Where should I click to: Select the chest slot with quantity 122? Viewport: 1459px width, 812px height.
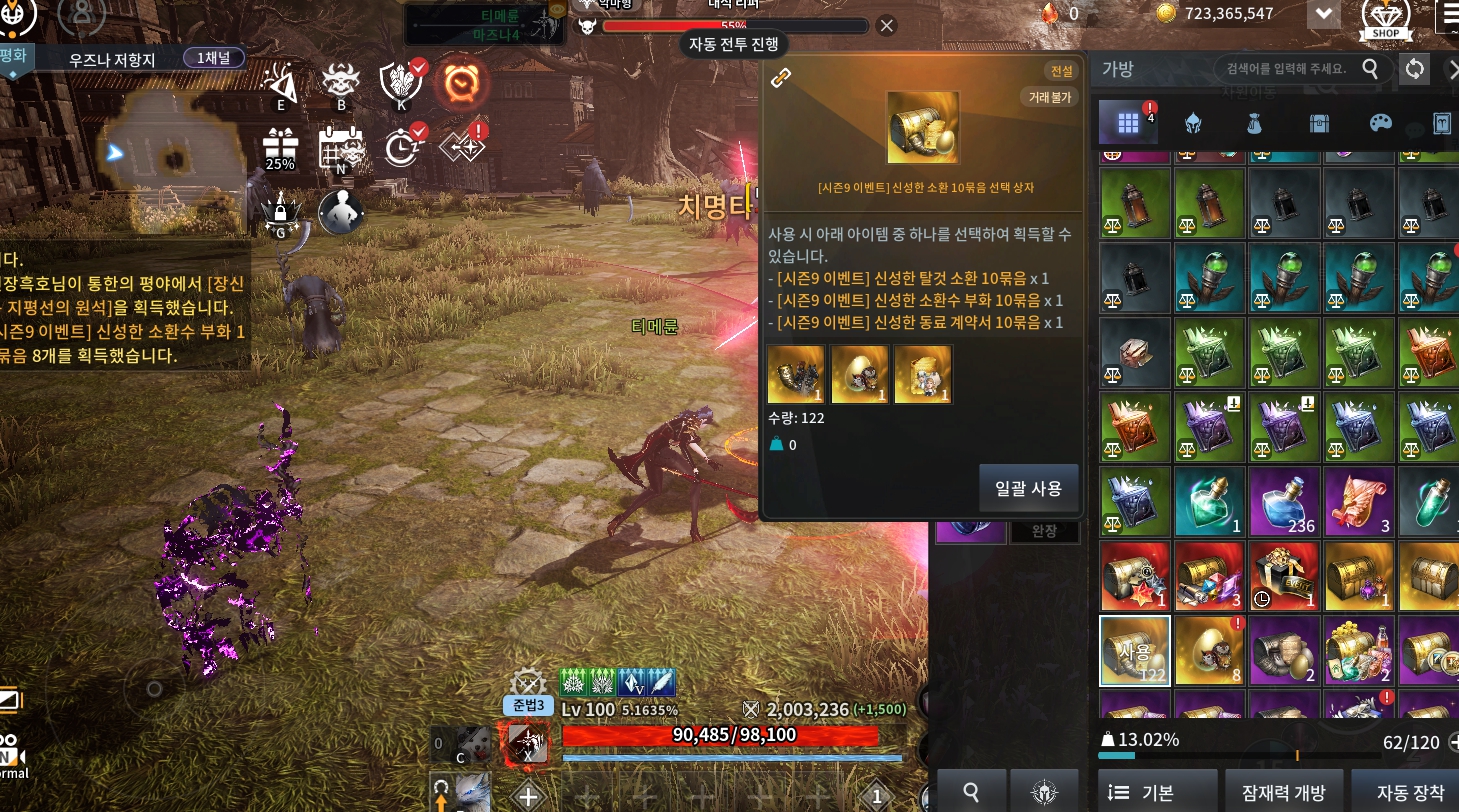(x=1135, y=650)
